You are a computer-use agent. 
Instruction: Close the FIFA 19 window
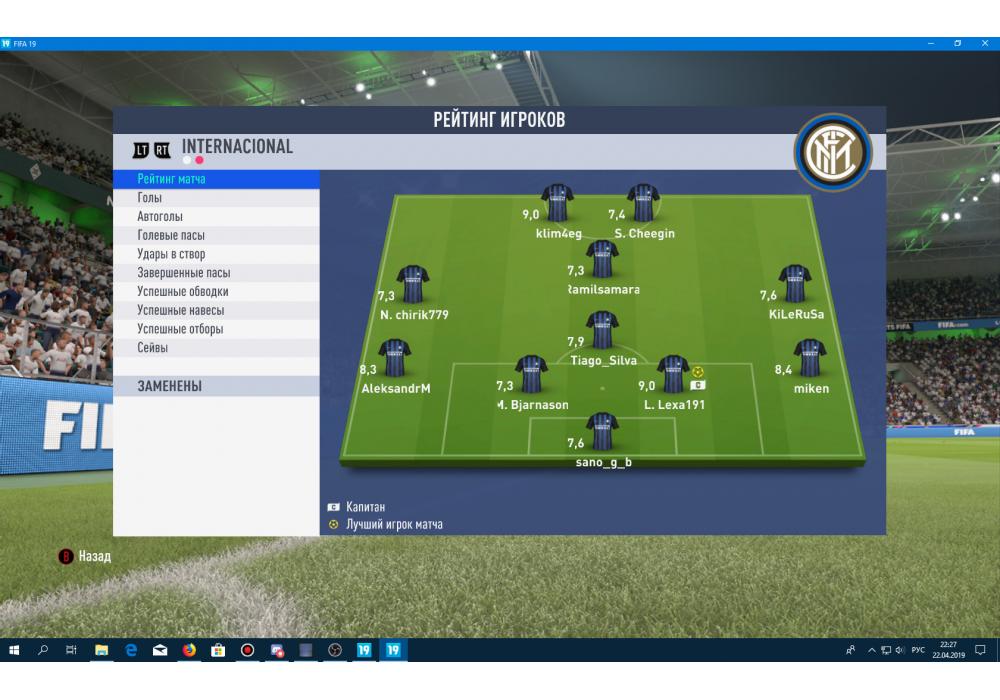[985, 43]
